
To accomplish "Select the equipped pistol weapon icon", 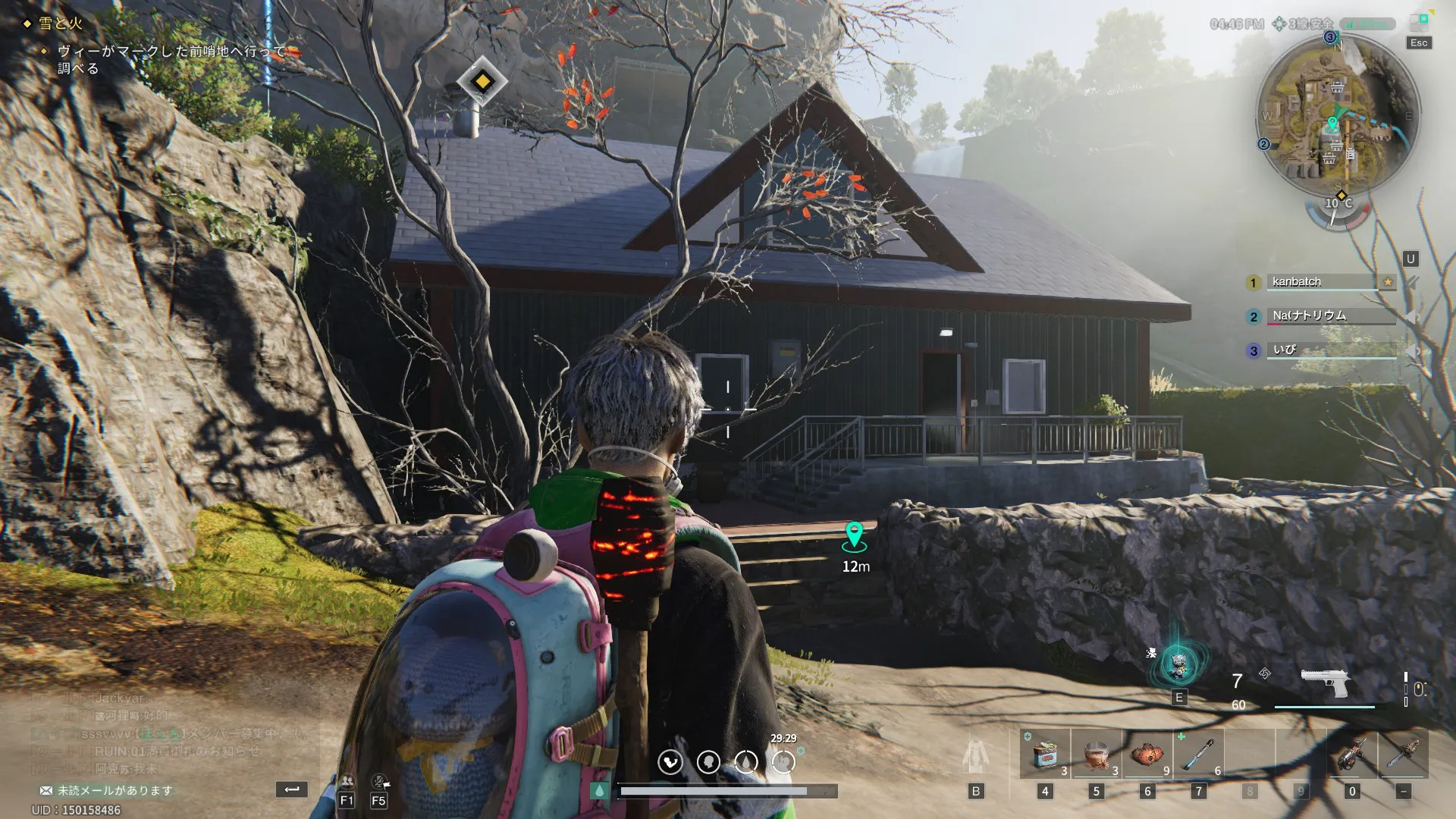I will tap(1324, 682).
